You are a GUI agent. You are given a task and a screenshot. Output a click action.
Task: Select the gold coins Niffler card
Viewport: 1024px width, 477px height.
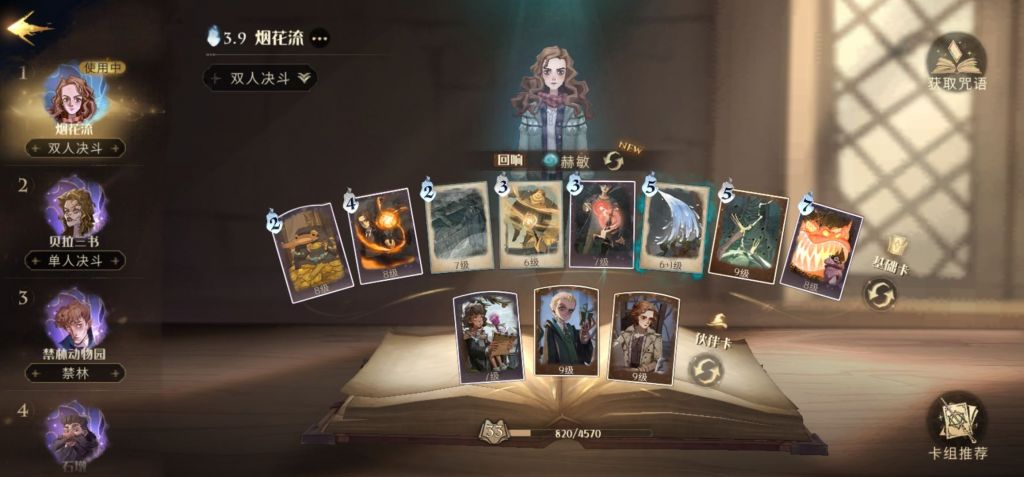pos(311,250)
